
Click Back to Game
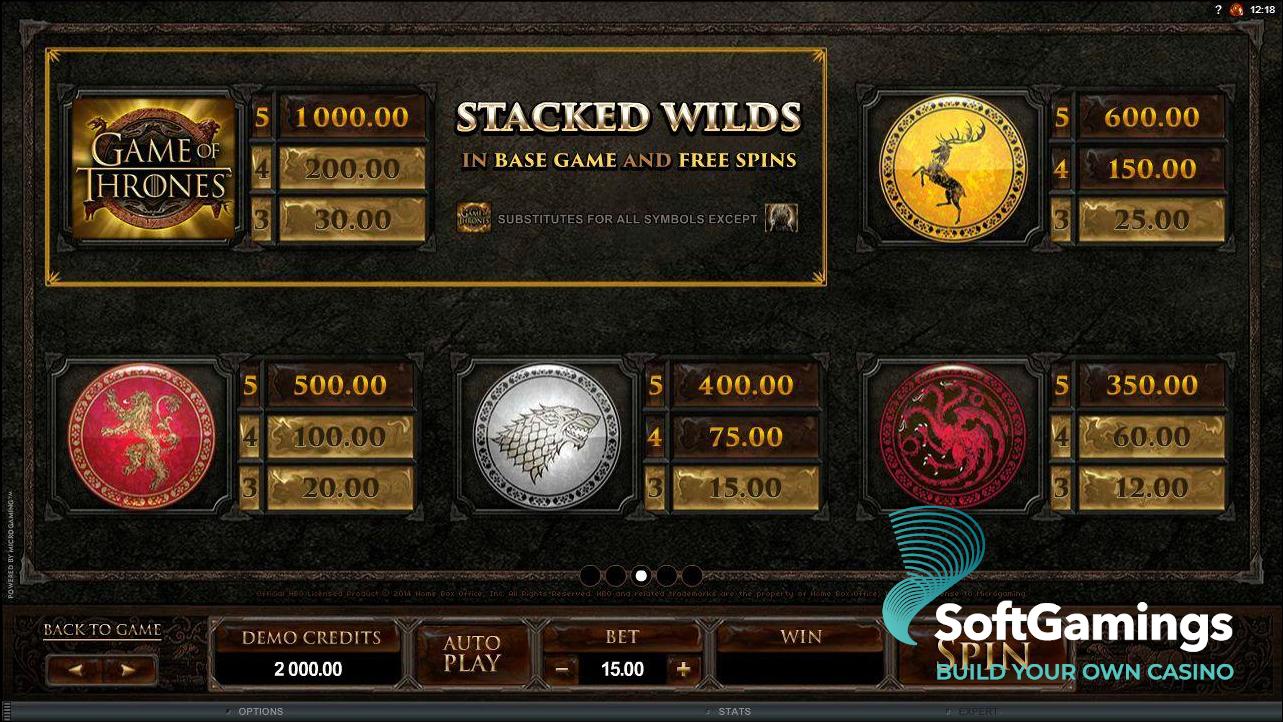101,629
